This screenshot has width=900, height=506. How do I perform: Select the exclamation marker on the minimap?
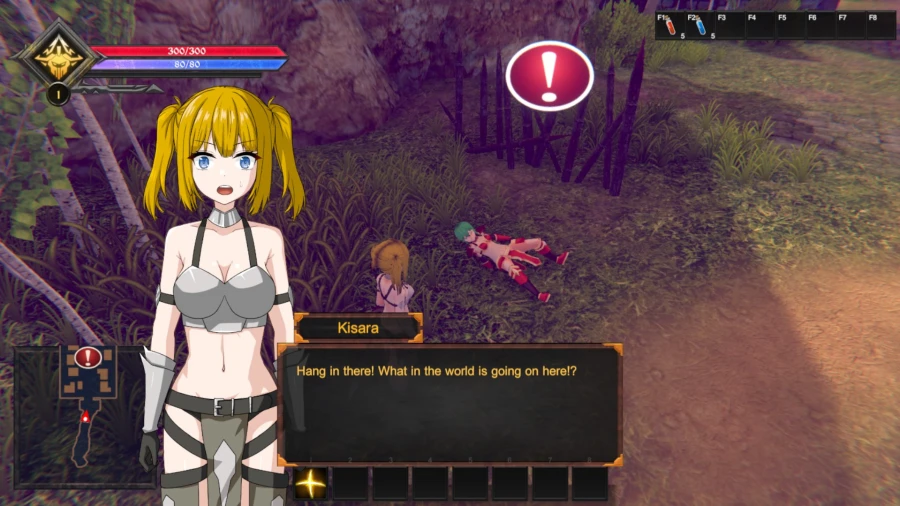(x=88, y=357)
